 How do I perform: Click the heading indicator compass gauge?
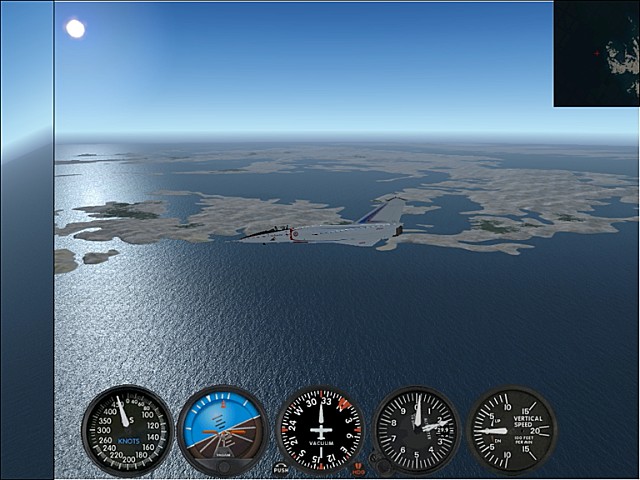[320, 430]
